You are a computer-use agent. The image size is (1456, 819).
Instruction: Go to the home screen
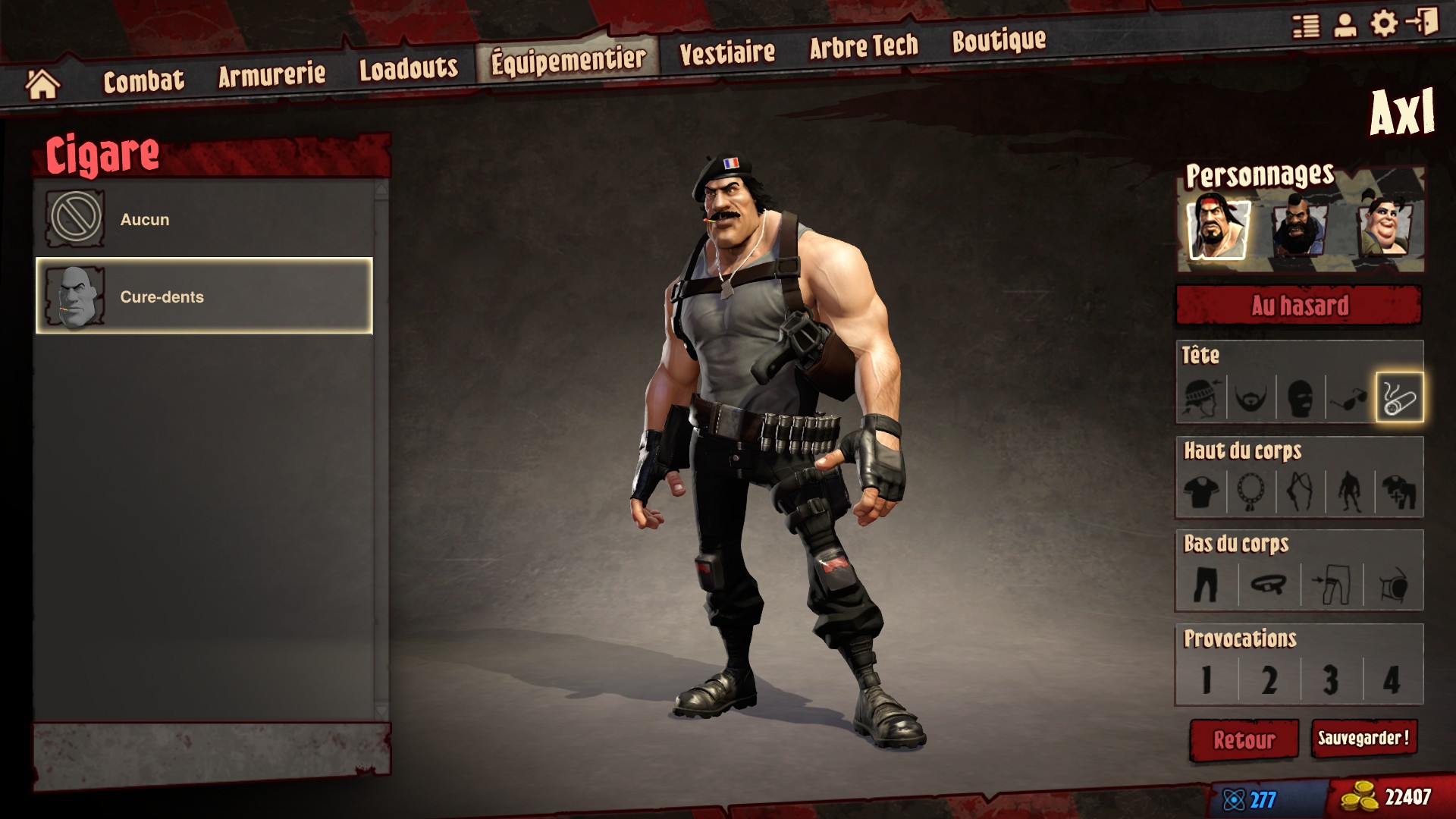pos(42,84)
